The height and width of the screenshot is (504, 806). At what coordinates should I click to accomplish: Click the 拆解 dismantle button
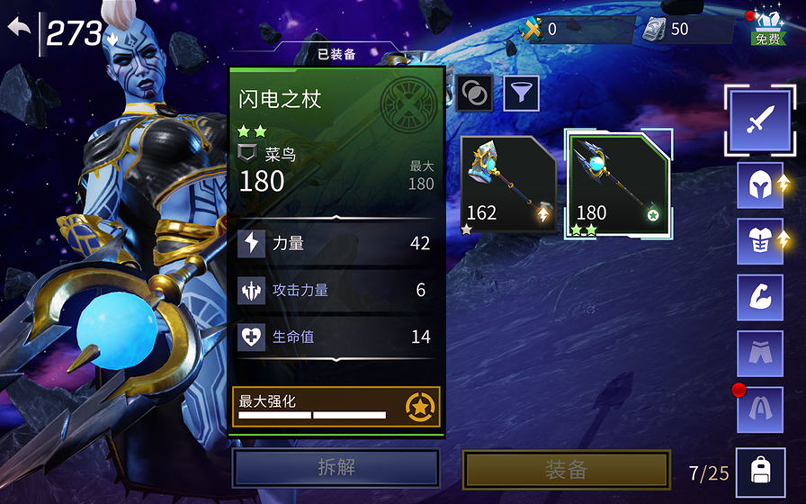336,468
